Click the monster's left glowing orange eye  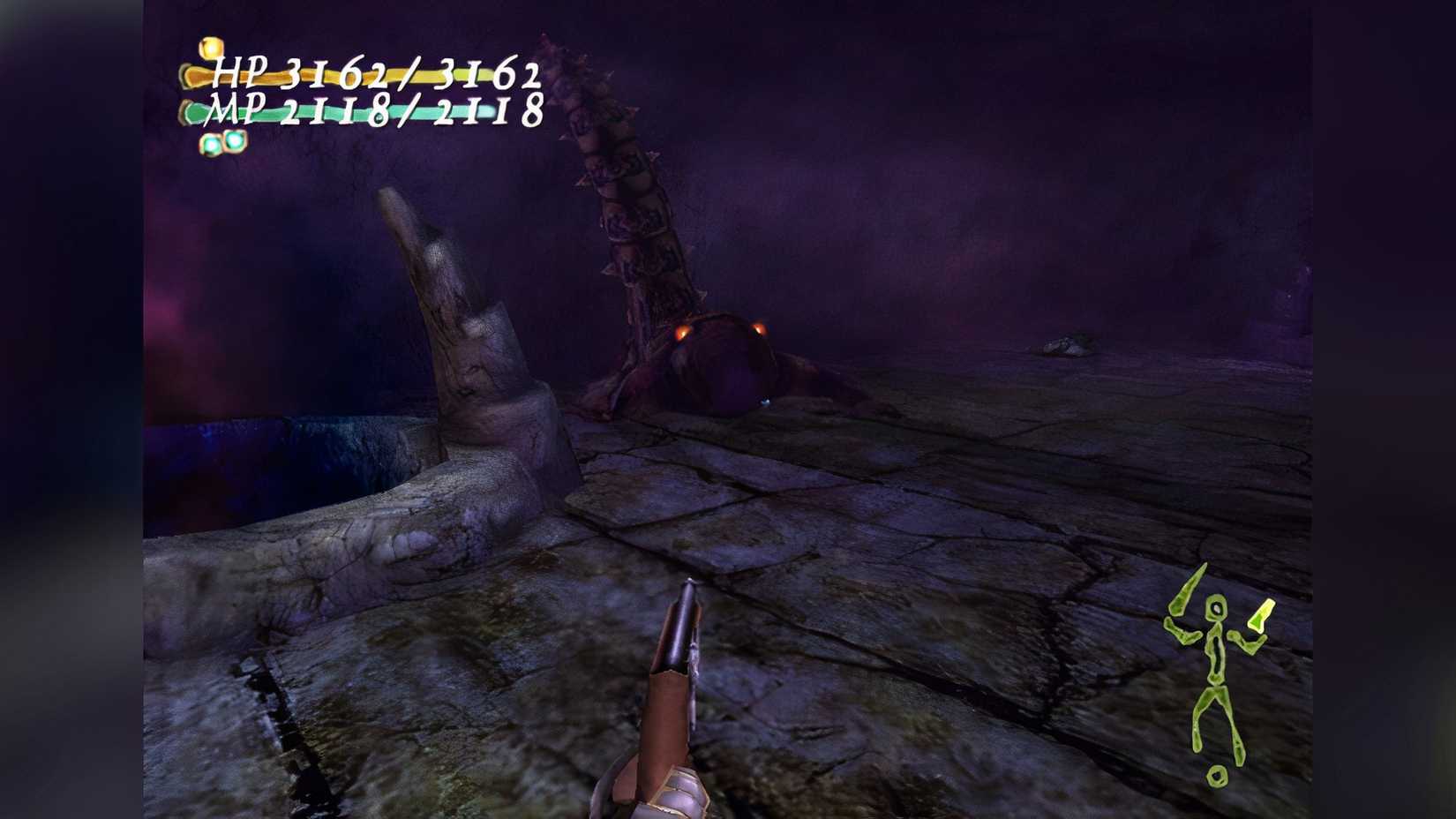681,334
